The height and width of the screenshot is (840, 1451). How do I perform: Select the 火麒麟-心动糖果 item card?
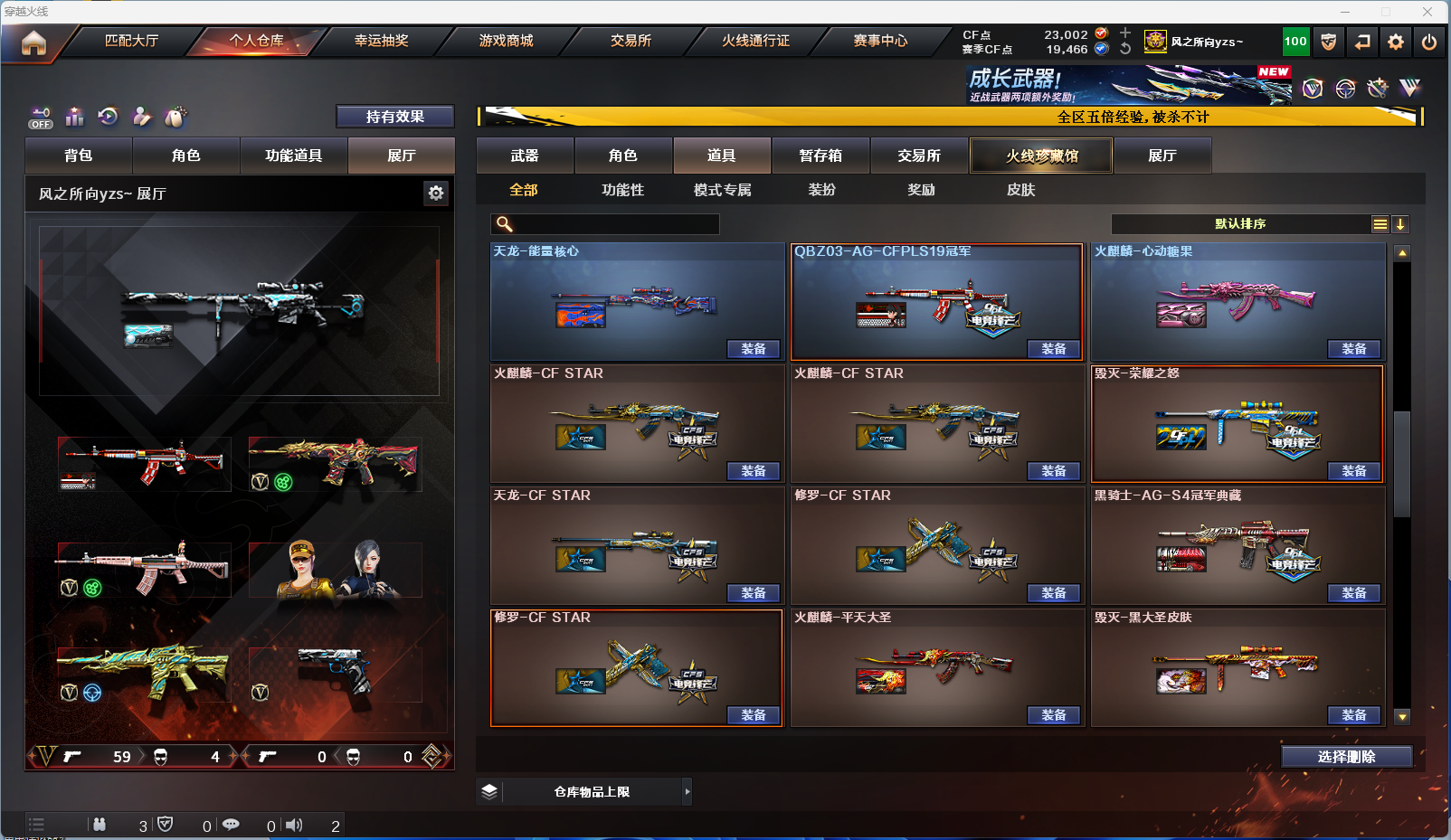coord(1238,298)
